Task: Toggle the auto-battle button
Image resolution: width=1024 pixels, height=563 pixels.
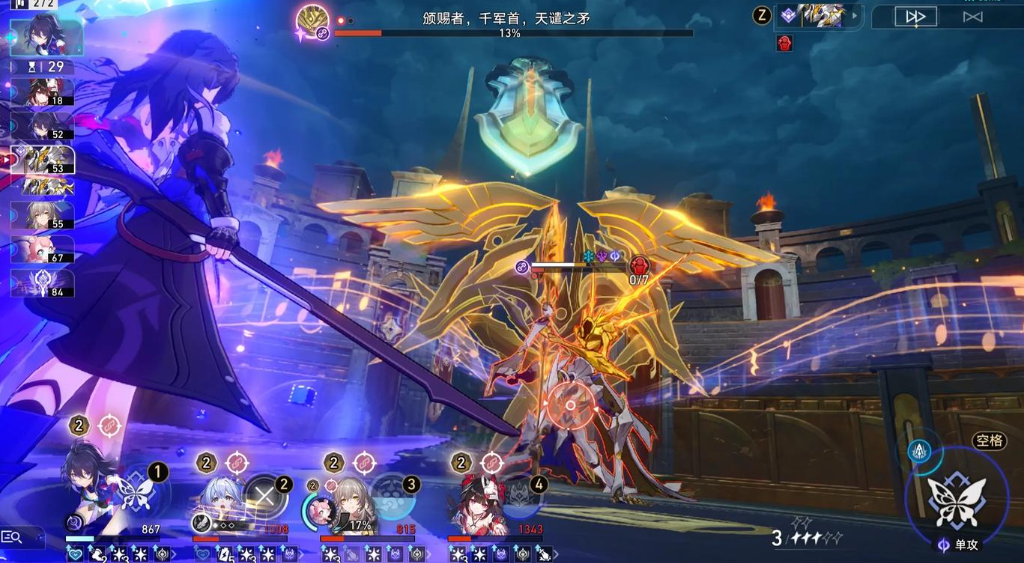Action: (x=972, y=16)
